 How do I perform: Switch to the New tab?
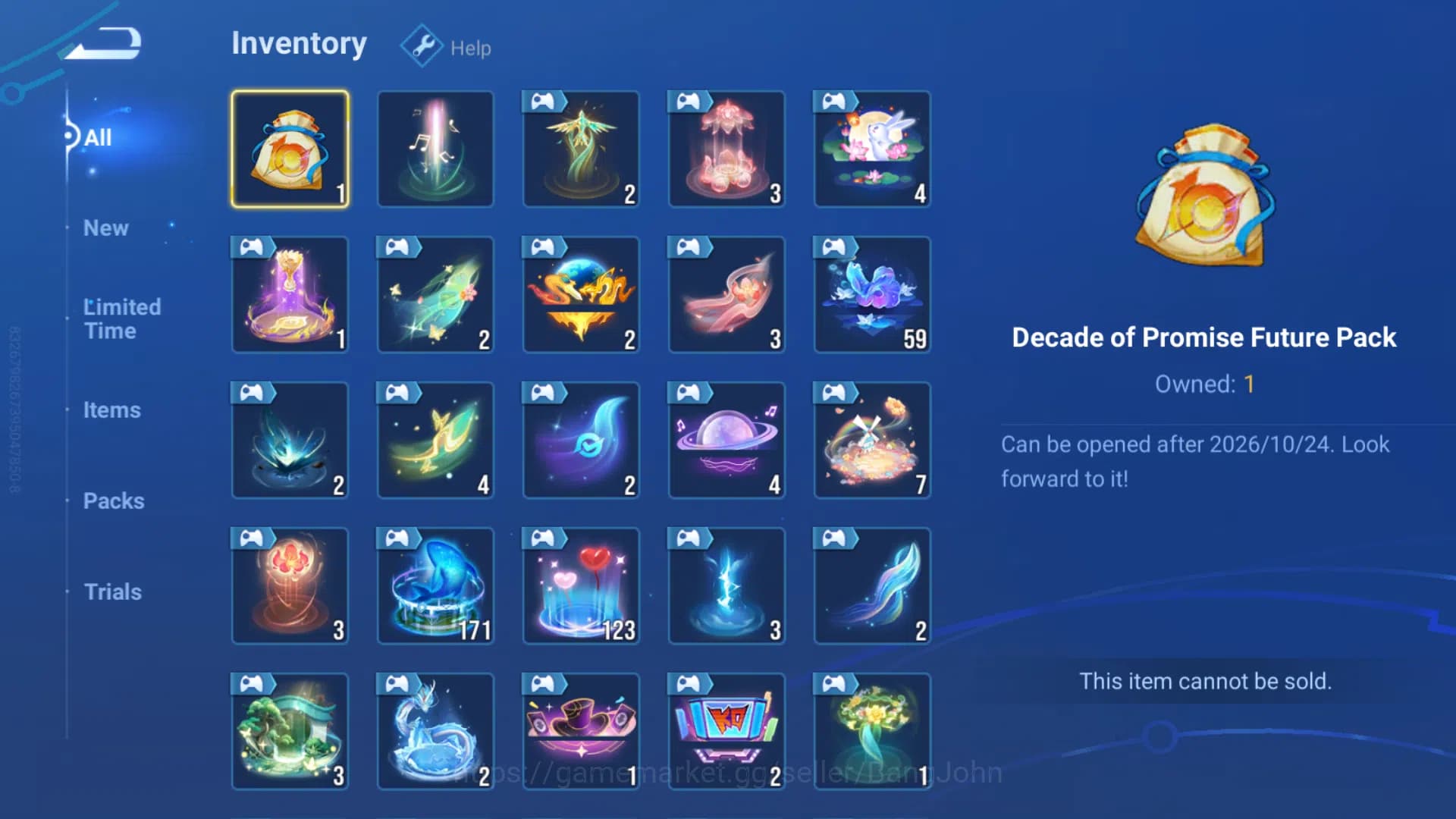click(x=105, y=227)
